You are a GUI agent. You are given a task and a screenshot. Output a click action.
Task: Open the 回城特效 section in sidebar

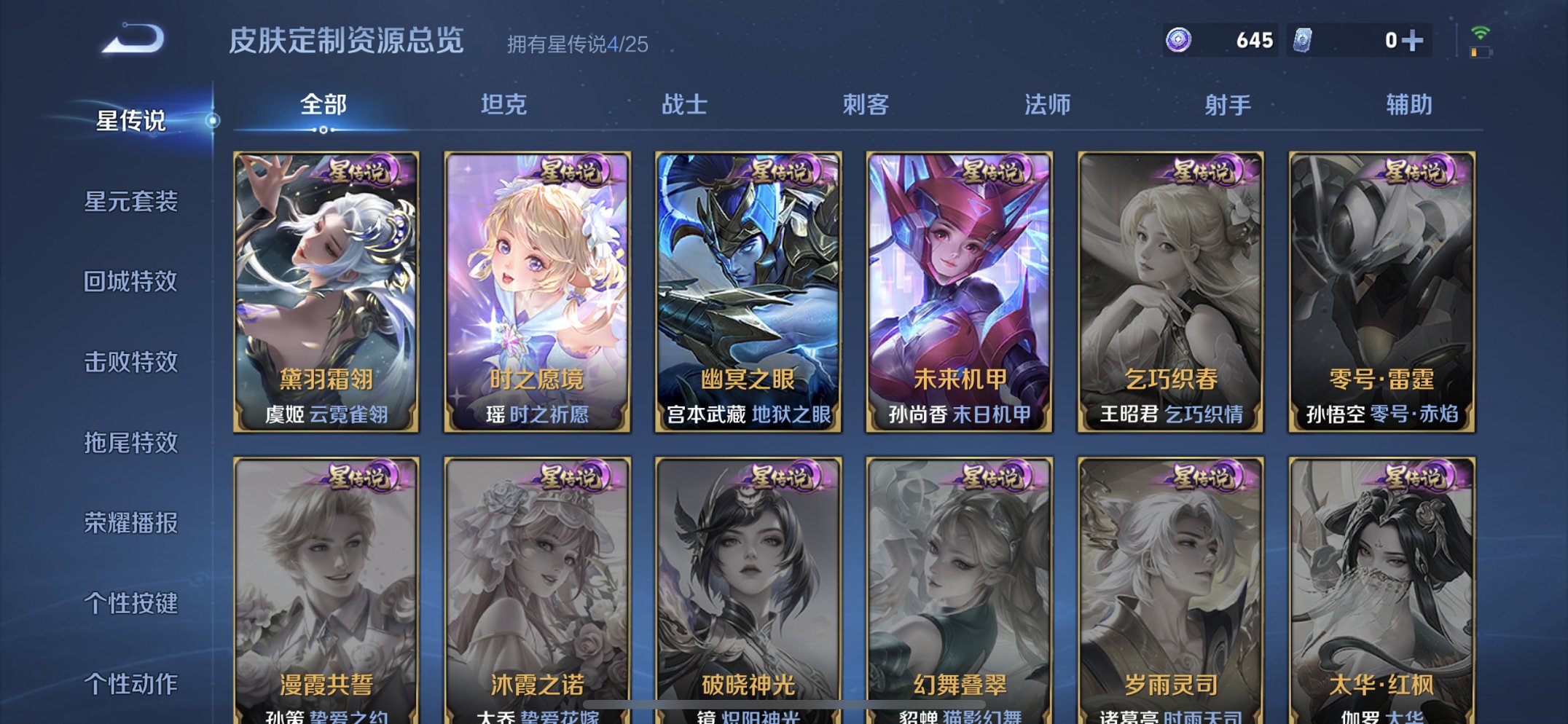pos(133,283)
